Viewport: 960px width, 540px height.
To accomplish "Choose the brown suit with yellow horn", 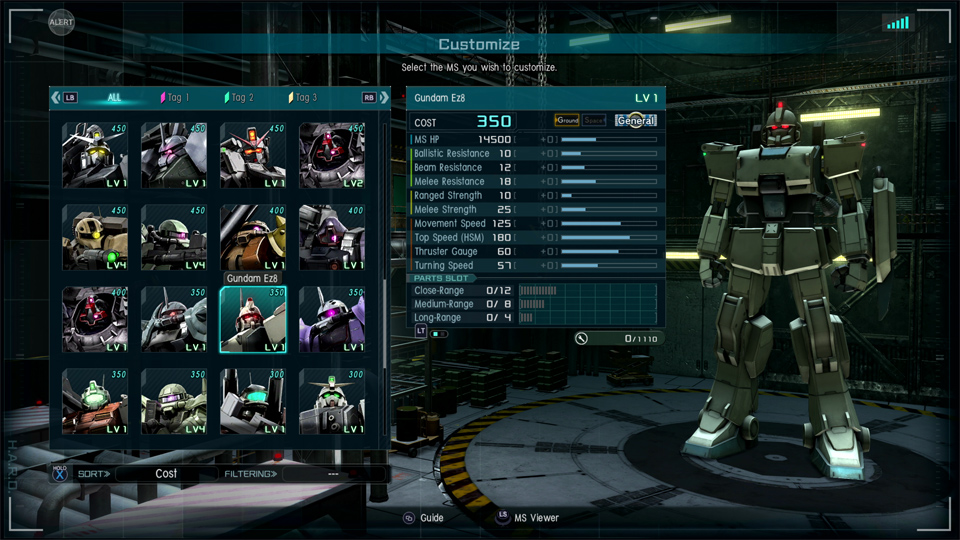I will click(x=253, y=238).
